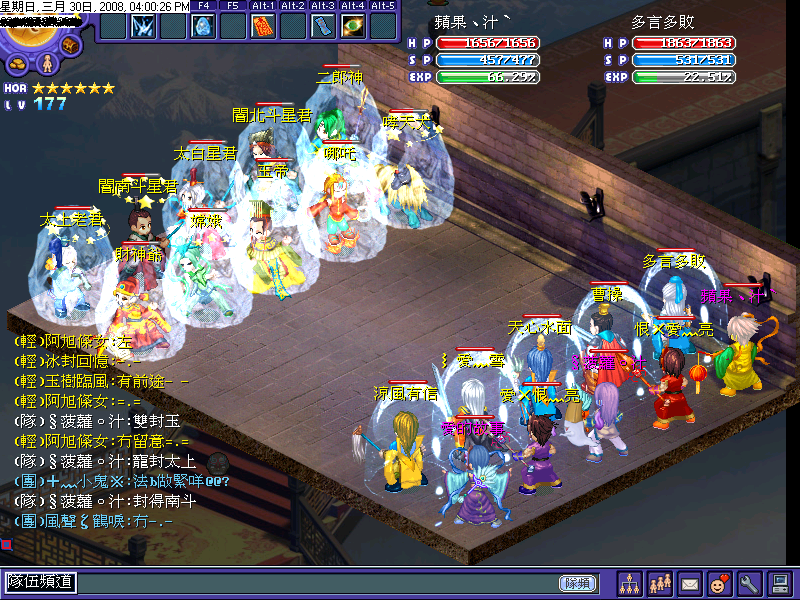Open the wrench settings icon
800x600 pixels.
point(749,582)
